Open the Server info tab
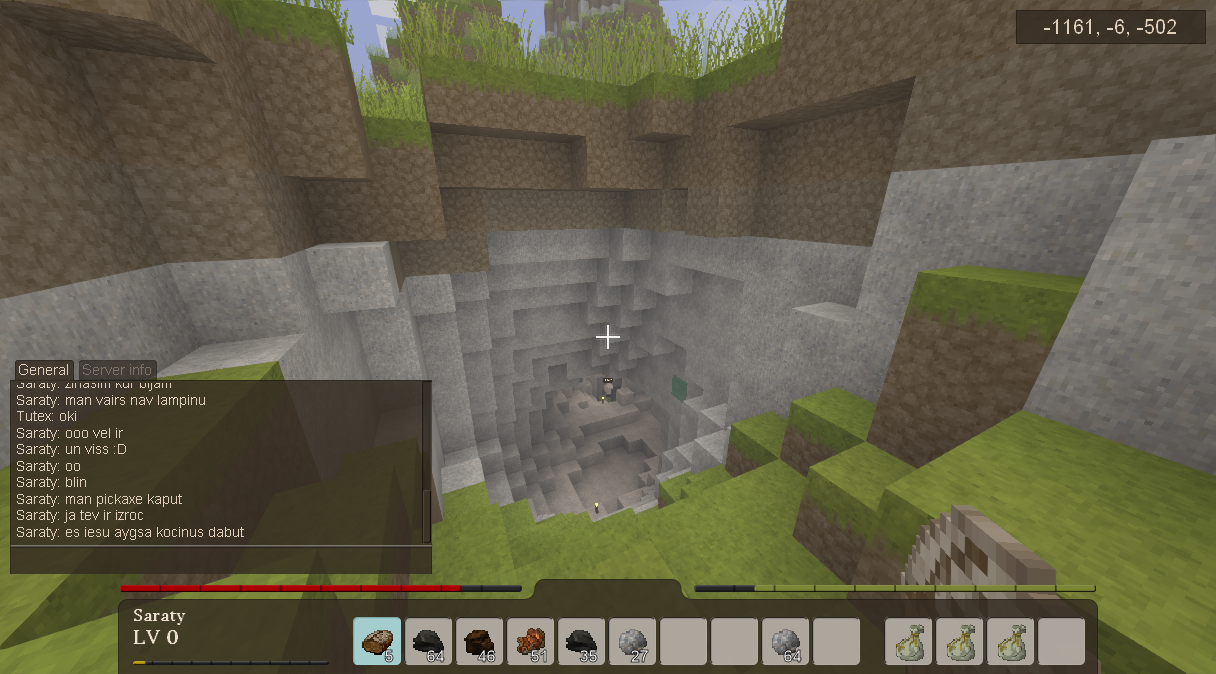1216x674 pixels. pyautogui.click(x=117, y=370)
